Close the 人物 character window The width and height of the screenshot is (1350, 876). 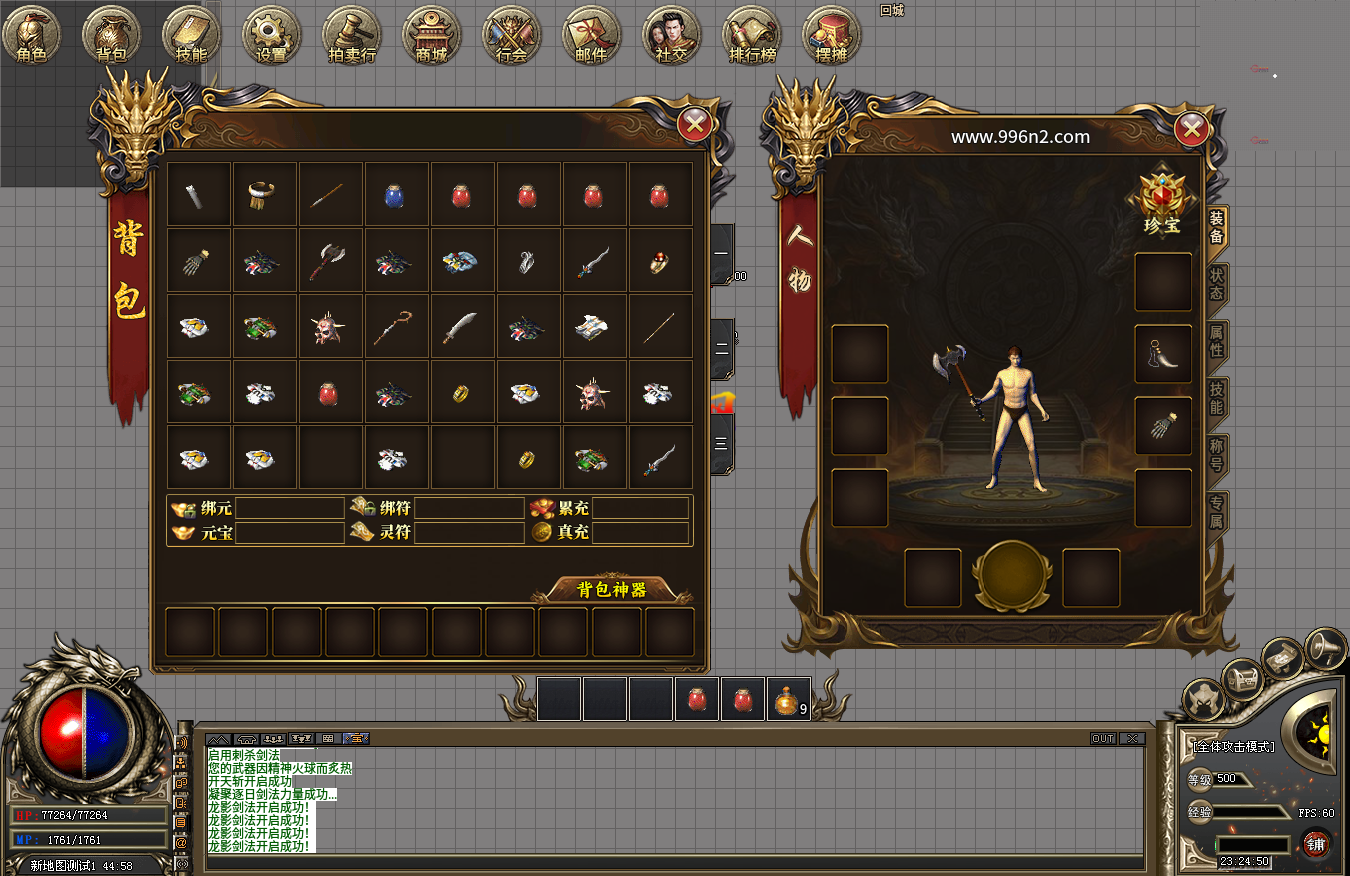[x=1191, y=129]
